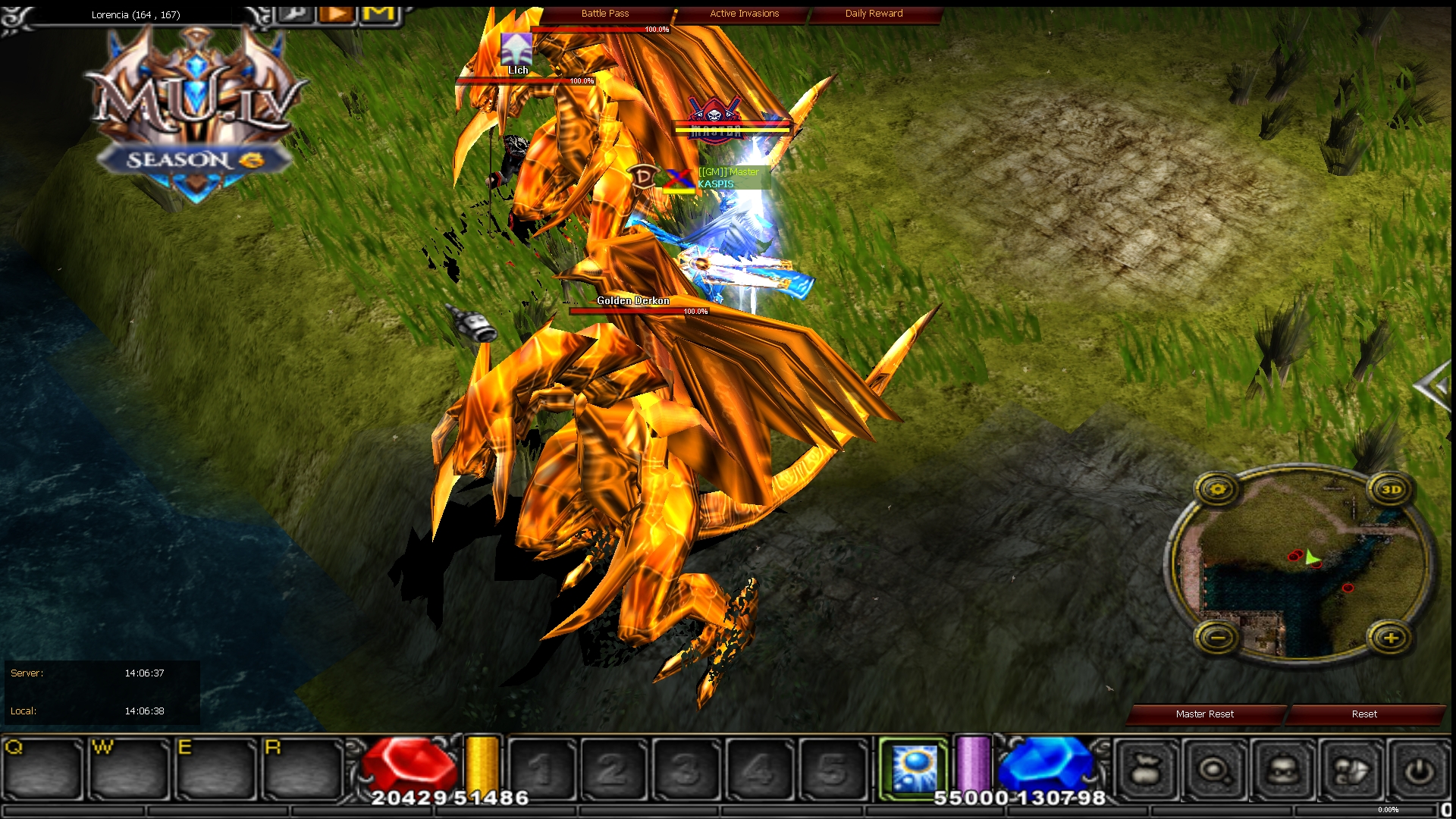Click the power button icon
The image size is (1456, 819).
1419,771
